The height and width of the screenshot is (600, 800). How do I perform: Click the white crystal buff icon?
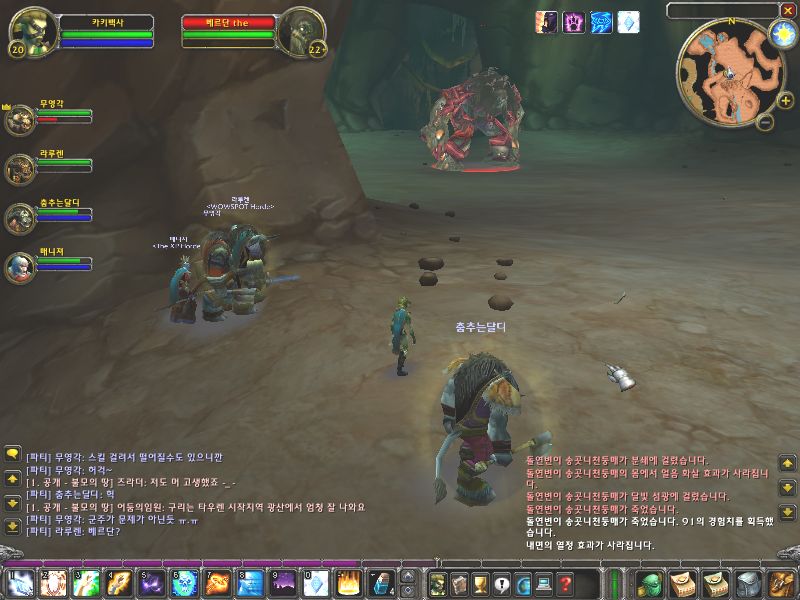628,21
